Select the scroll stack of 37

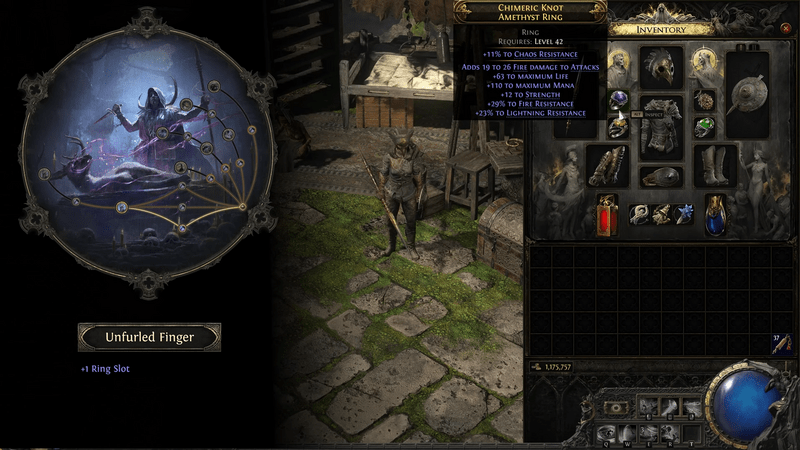[x=782, y=343]
